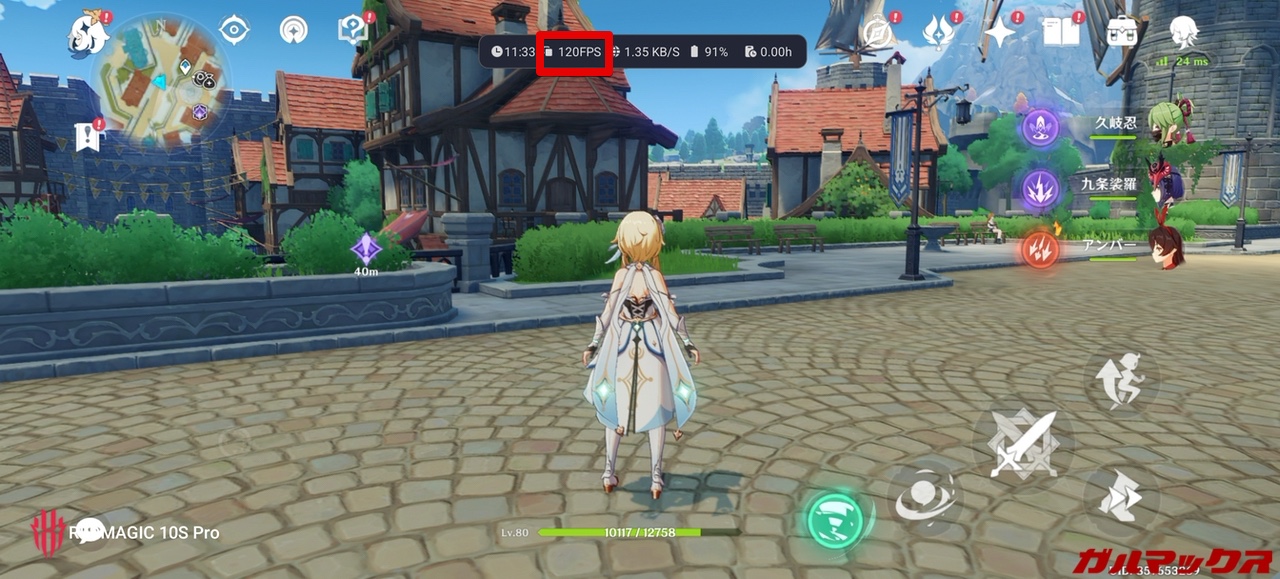Open the character screen head icon
1280x579 pixels.
point(1184,31)
